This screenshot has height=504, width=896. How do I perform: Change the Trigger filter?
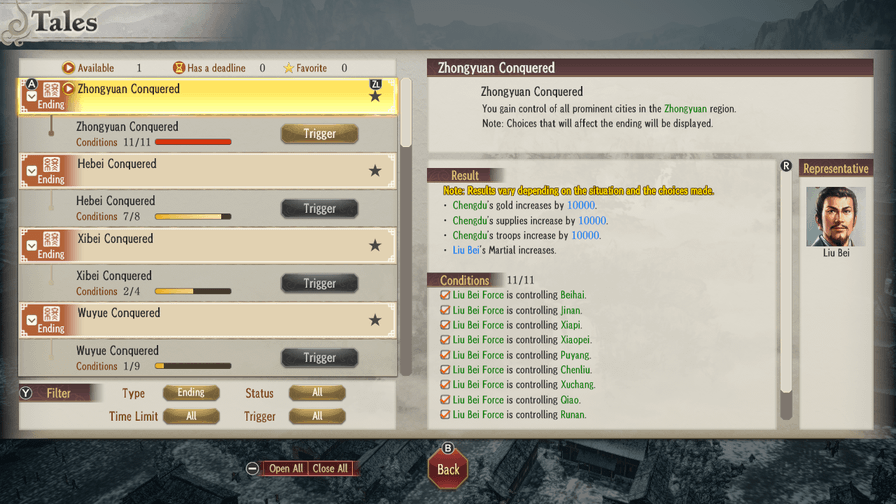[317, 416]
